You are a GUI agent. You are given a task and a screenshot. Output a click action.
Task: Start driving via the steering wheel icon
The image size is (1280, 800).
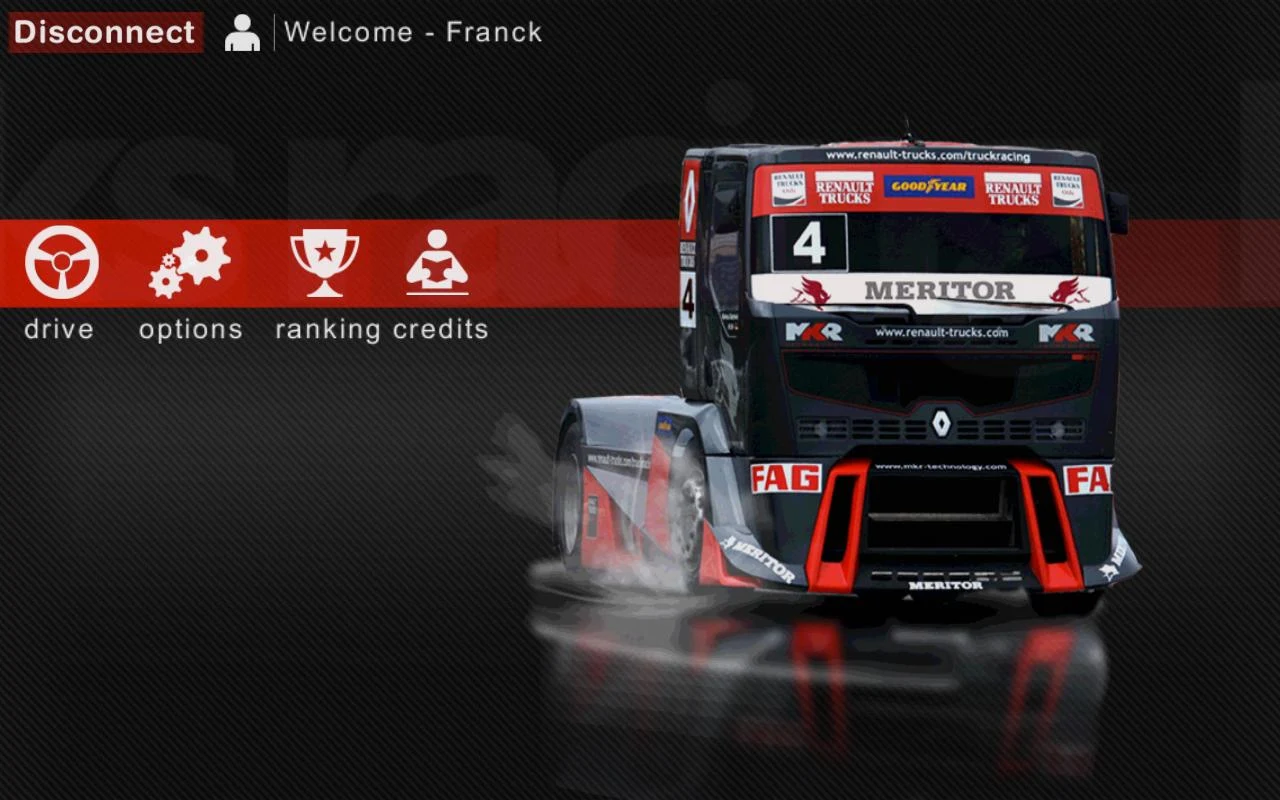(61, 262)
